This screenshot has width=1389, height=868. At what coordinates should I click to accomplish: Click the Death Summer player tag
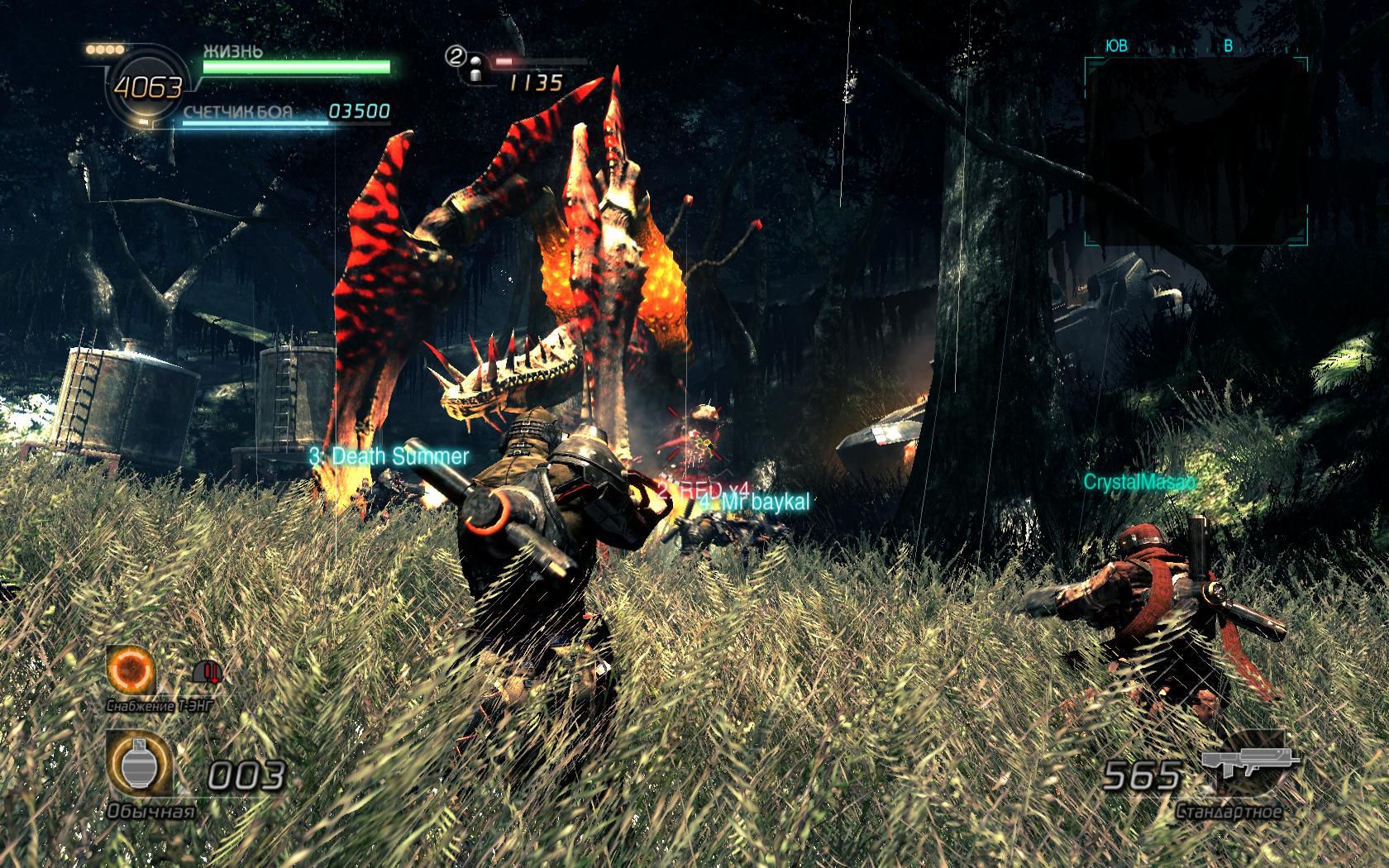[389, 456]
